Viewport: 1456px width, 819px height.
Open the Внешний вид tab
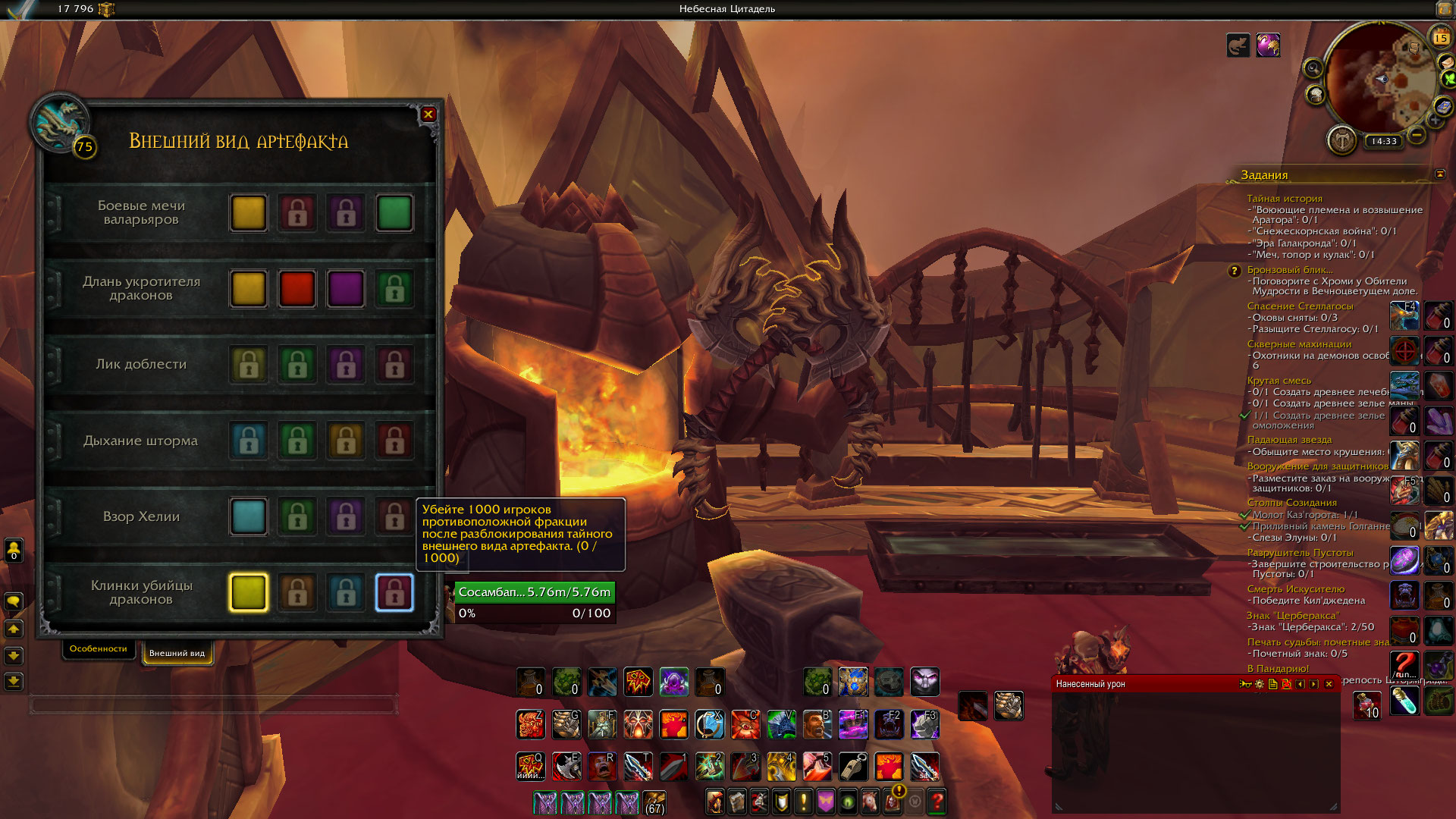point(177,653)
